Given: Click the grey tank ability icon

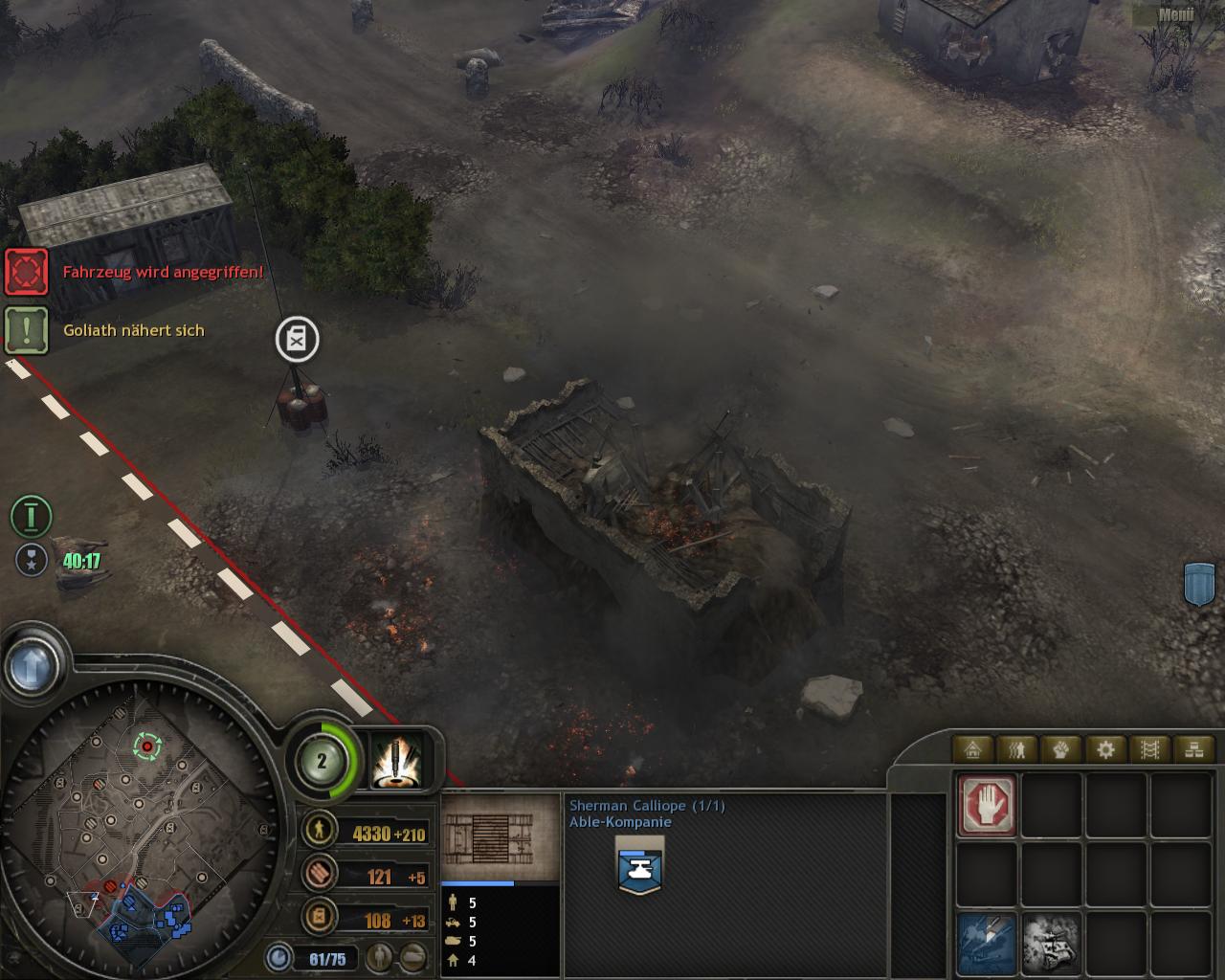Looking at the screenshot, I should 1052,942.
